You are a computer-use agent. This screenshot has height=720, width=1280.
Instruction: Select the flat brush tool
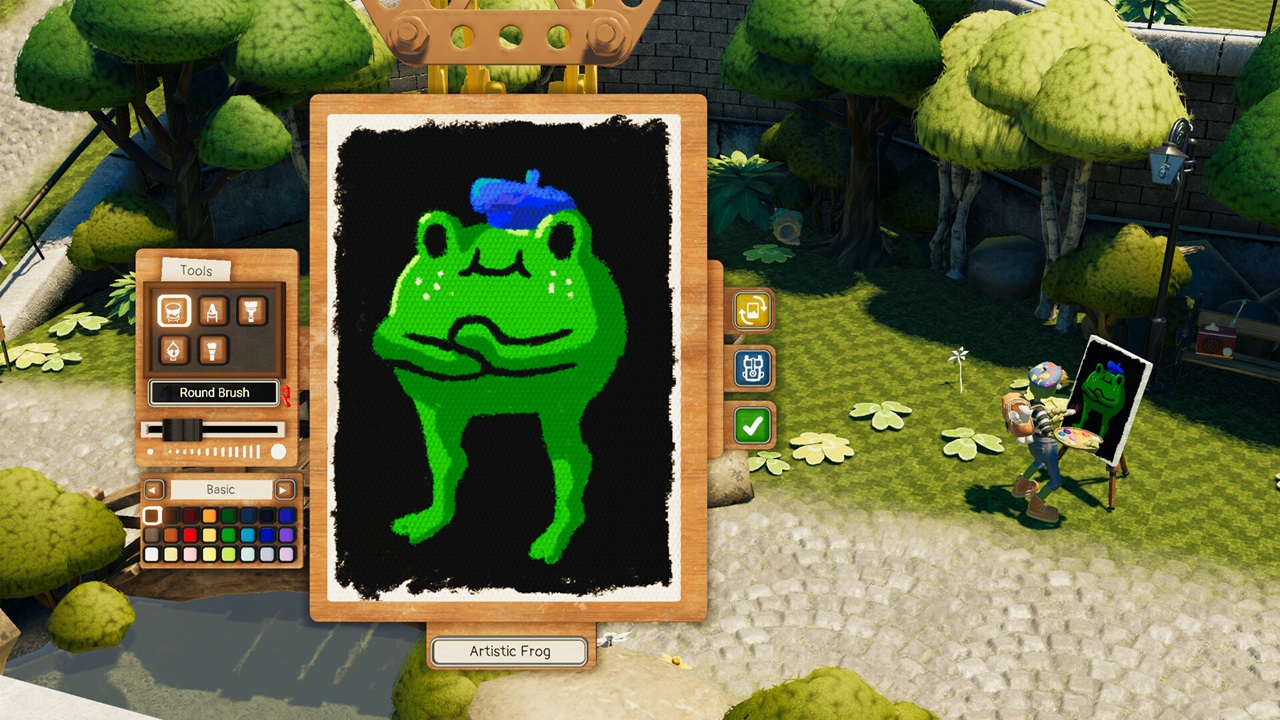250,310
